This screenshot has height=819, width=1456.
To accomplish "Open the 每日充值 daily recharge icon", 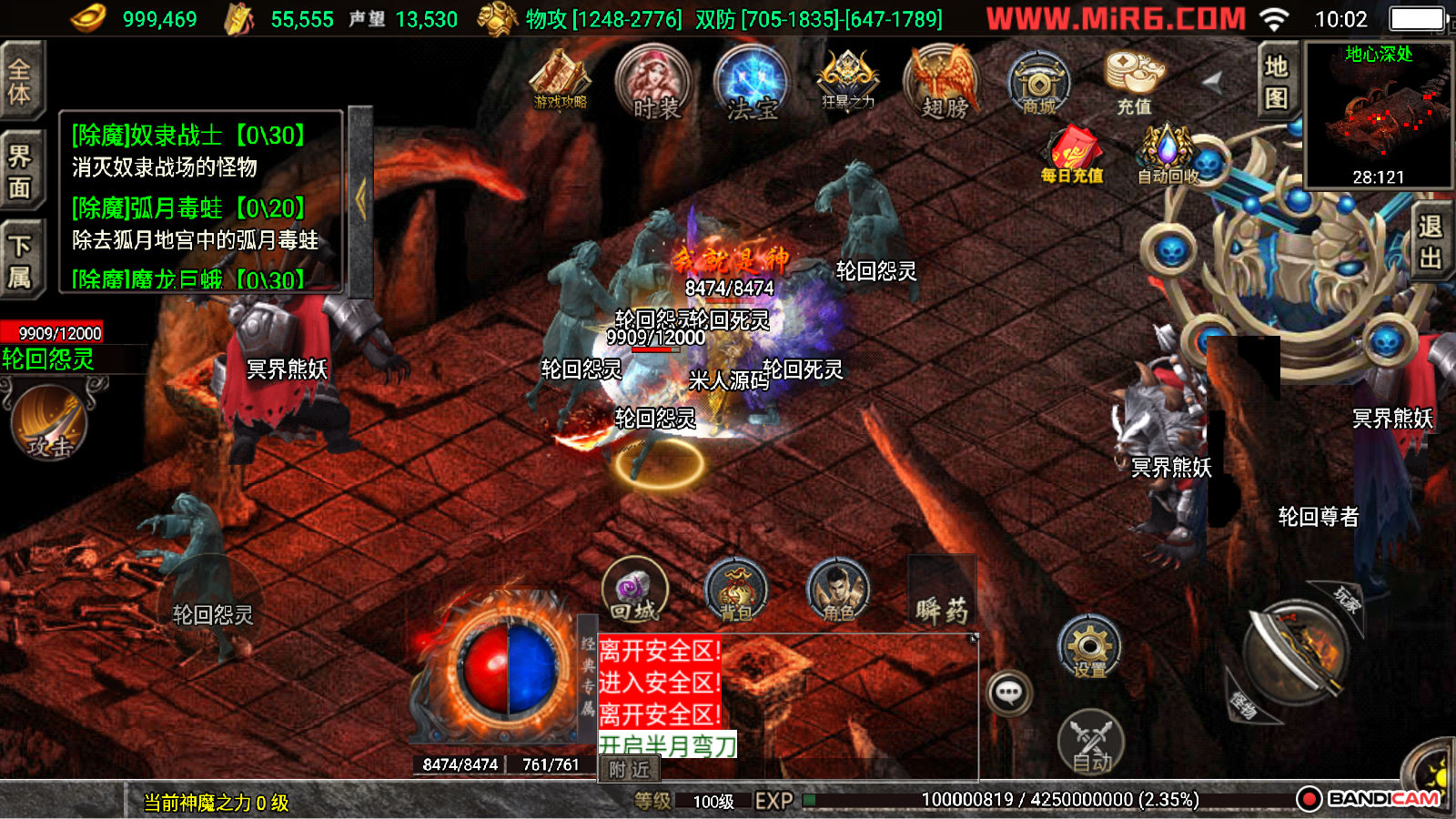I will [1072, 153].
